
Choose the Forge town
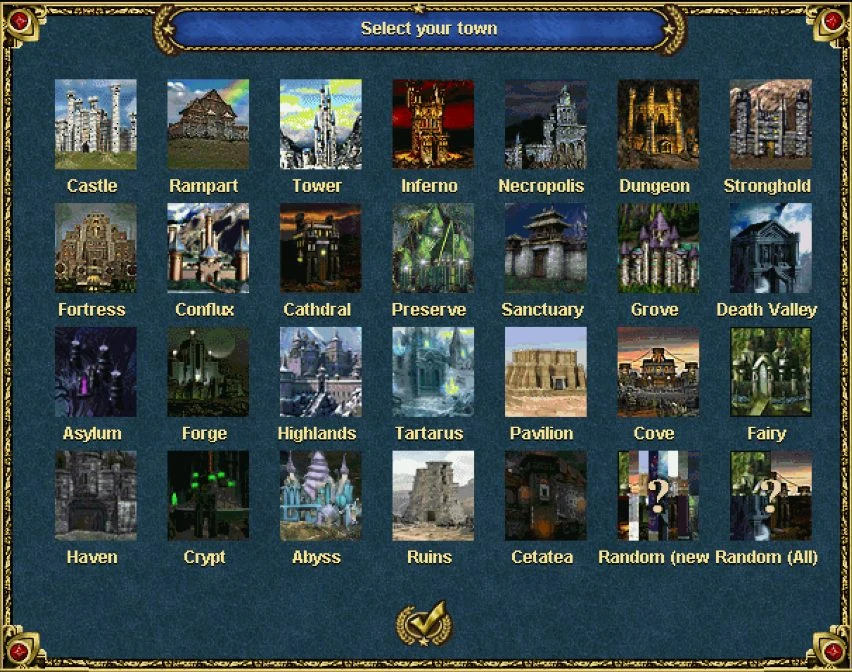pos(208,372)
